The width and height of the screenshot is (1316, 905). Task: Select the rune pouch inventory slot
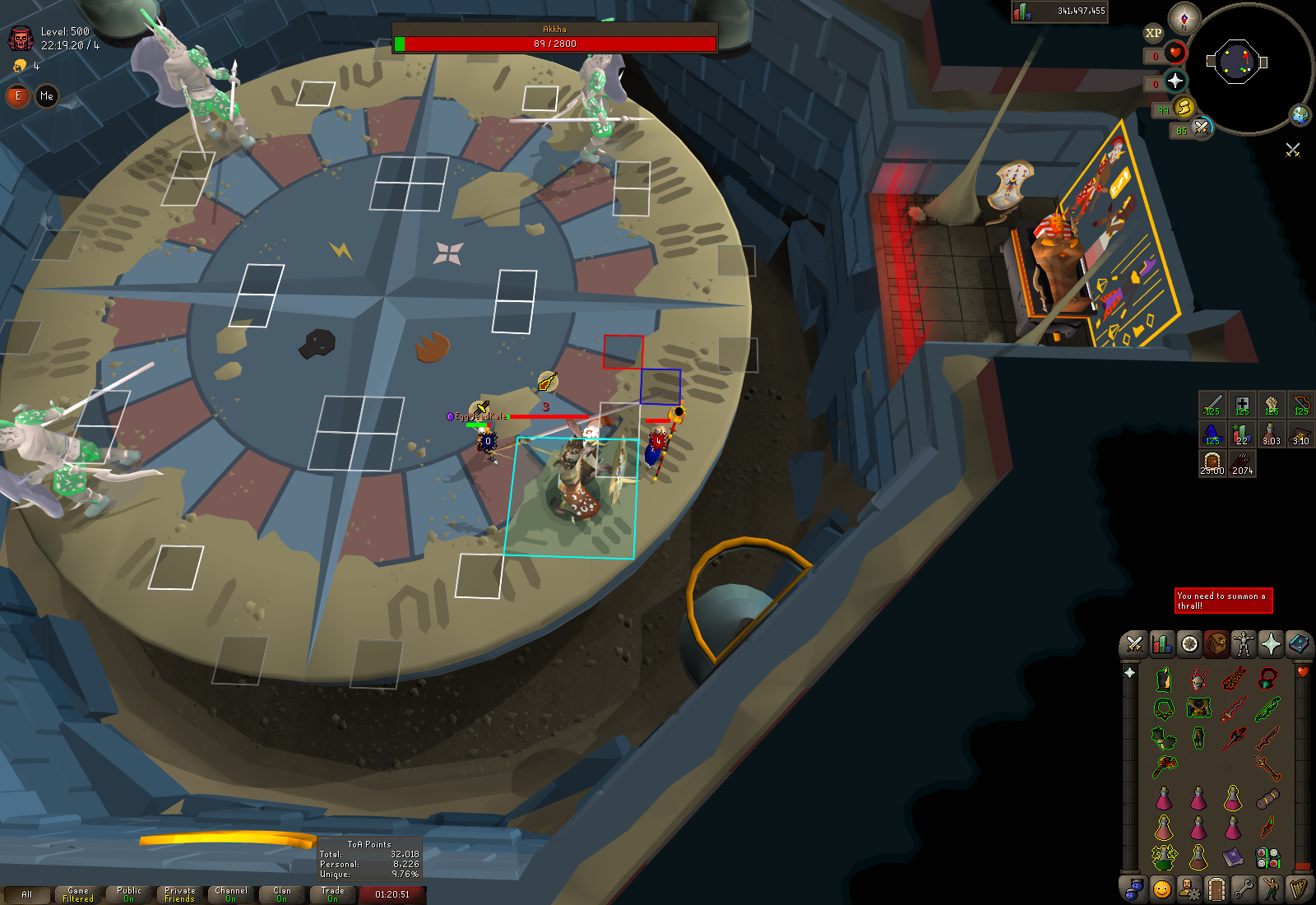pos(1267,858)
